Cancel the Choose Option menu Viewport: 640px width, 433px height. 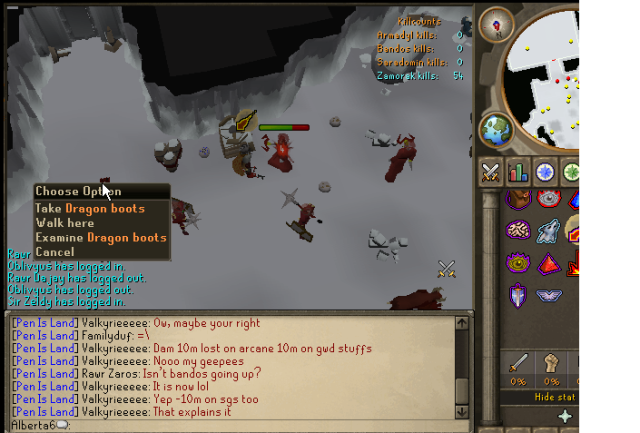click(x=54, y=251)
